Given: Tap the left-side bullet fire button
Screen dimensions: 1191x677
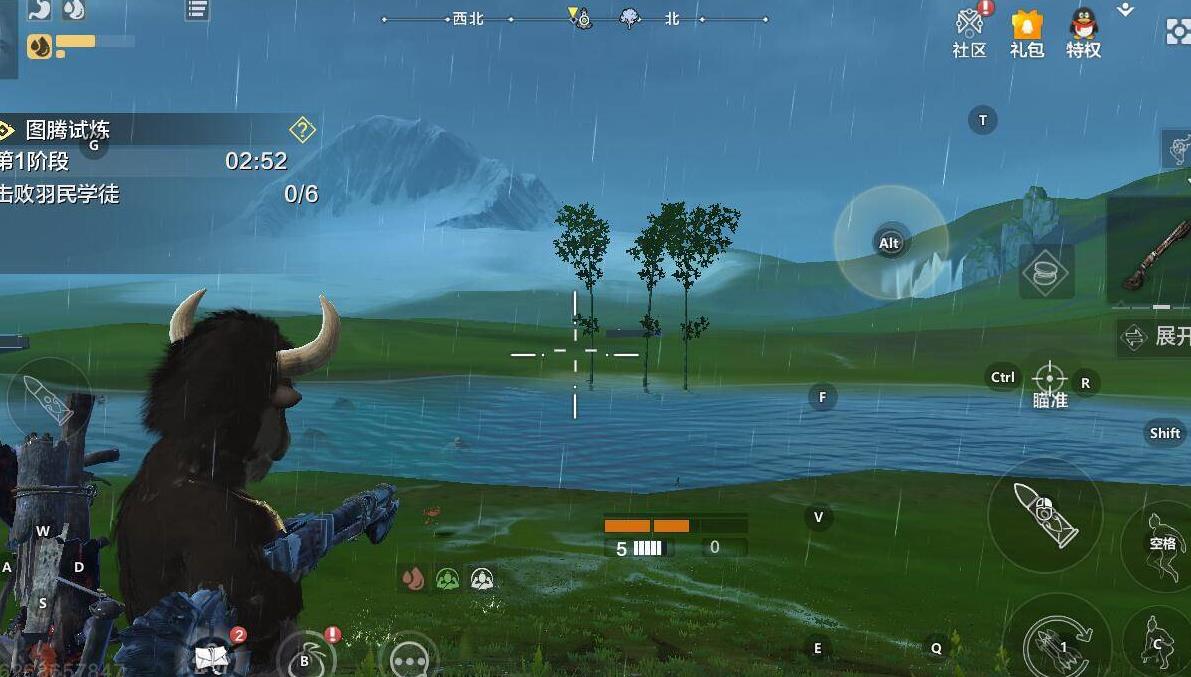Looking at the screenshot, I should tap(47, 400).
